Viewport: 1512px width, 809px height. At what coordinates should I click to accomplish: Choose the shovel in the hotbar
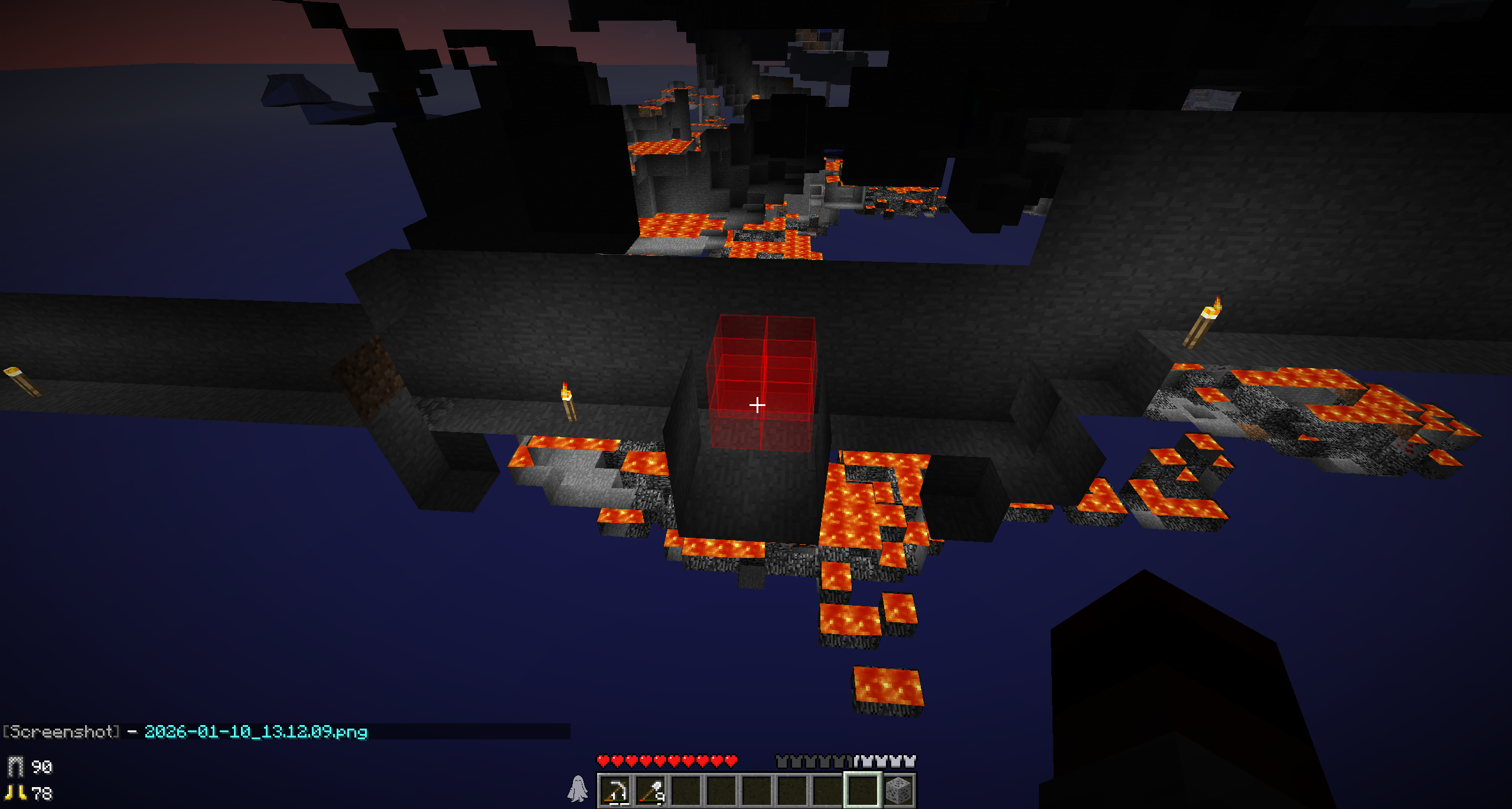651,790
